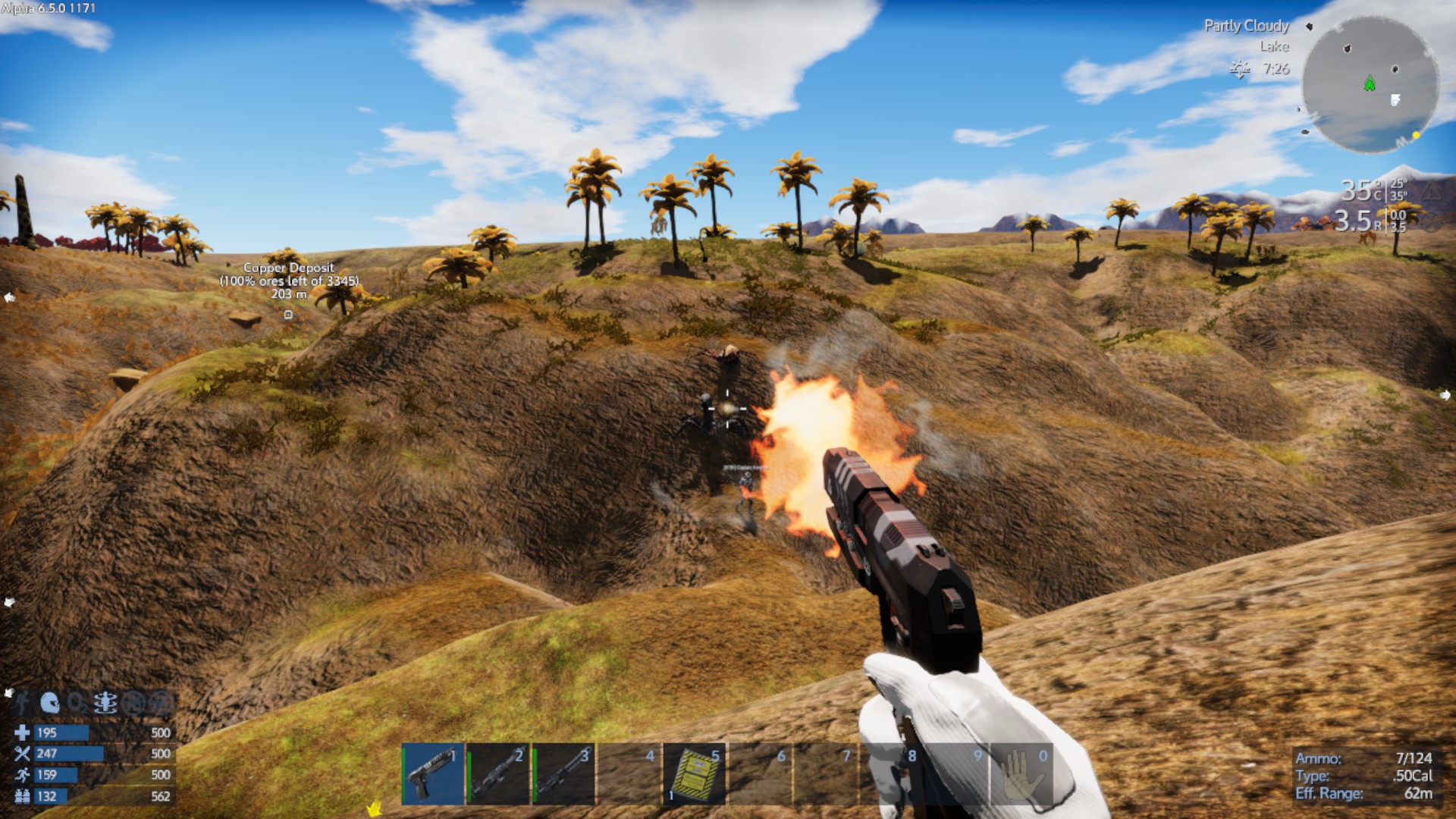
Task: Click the circular minimap
Action: click(1370, 85)
